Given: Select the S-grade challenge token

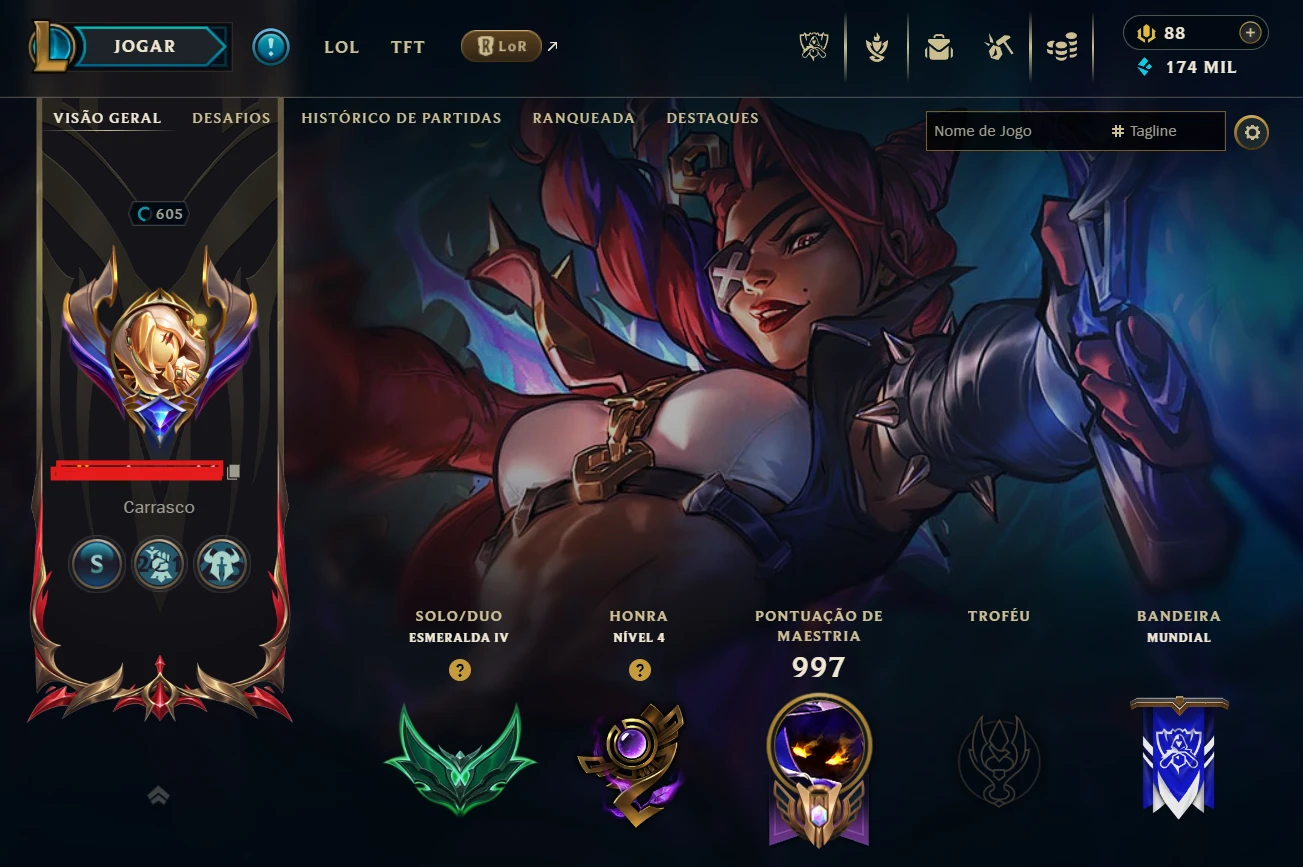Looking at the screenshot, I should tap(97, 564).
